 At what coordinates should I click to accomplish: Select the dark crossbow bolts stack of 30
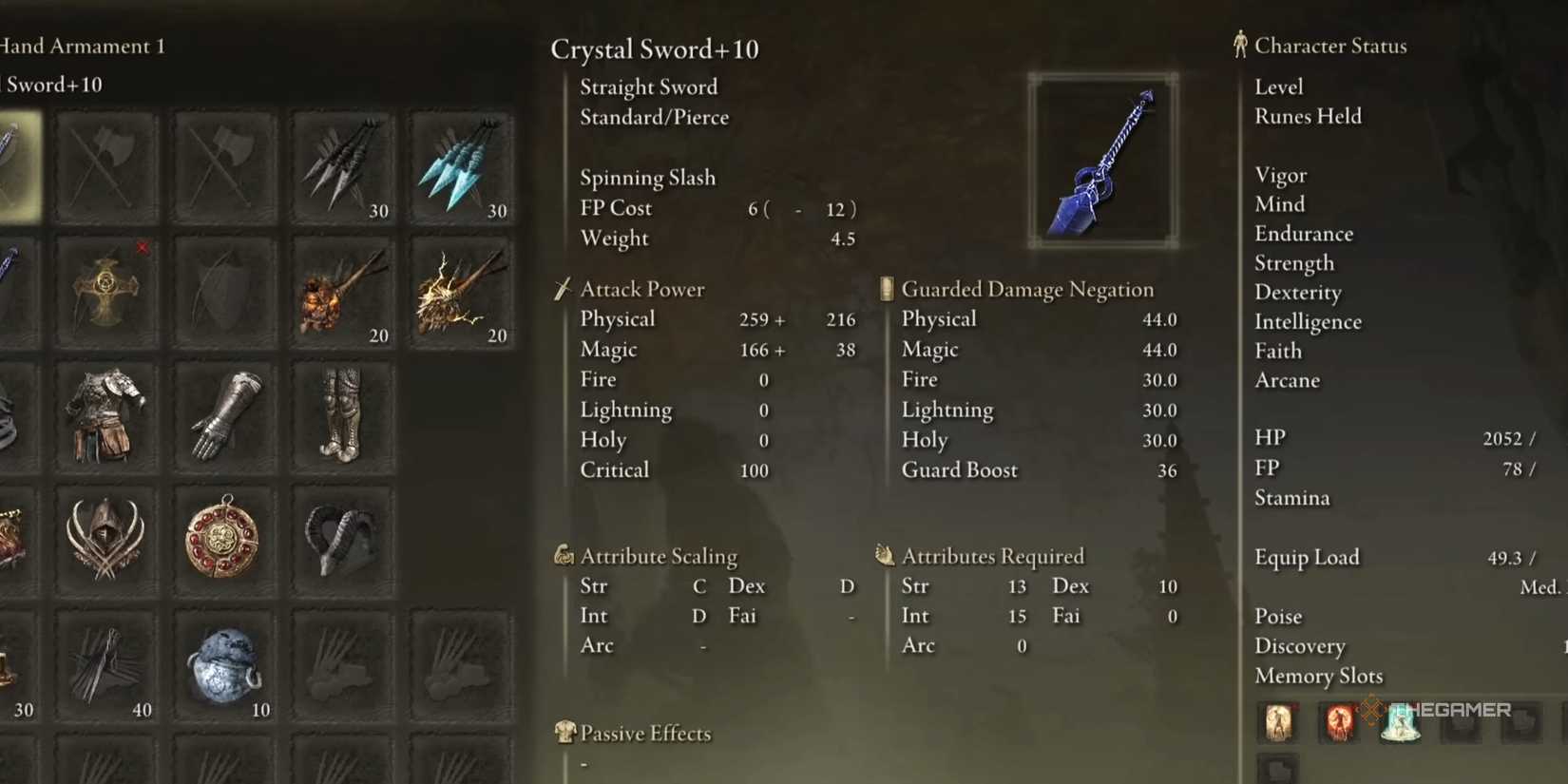coord(342,163)
